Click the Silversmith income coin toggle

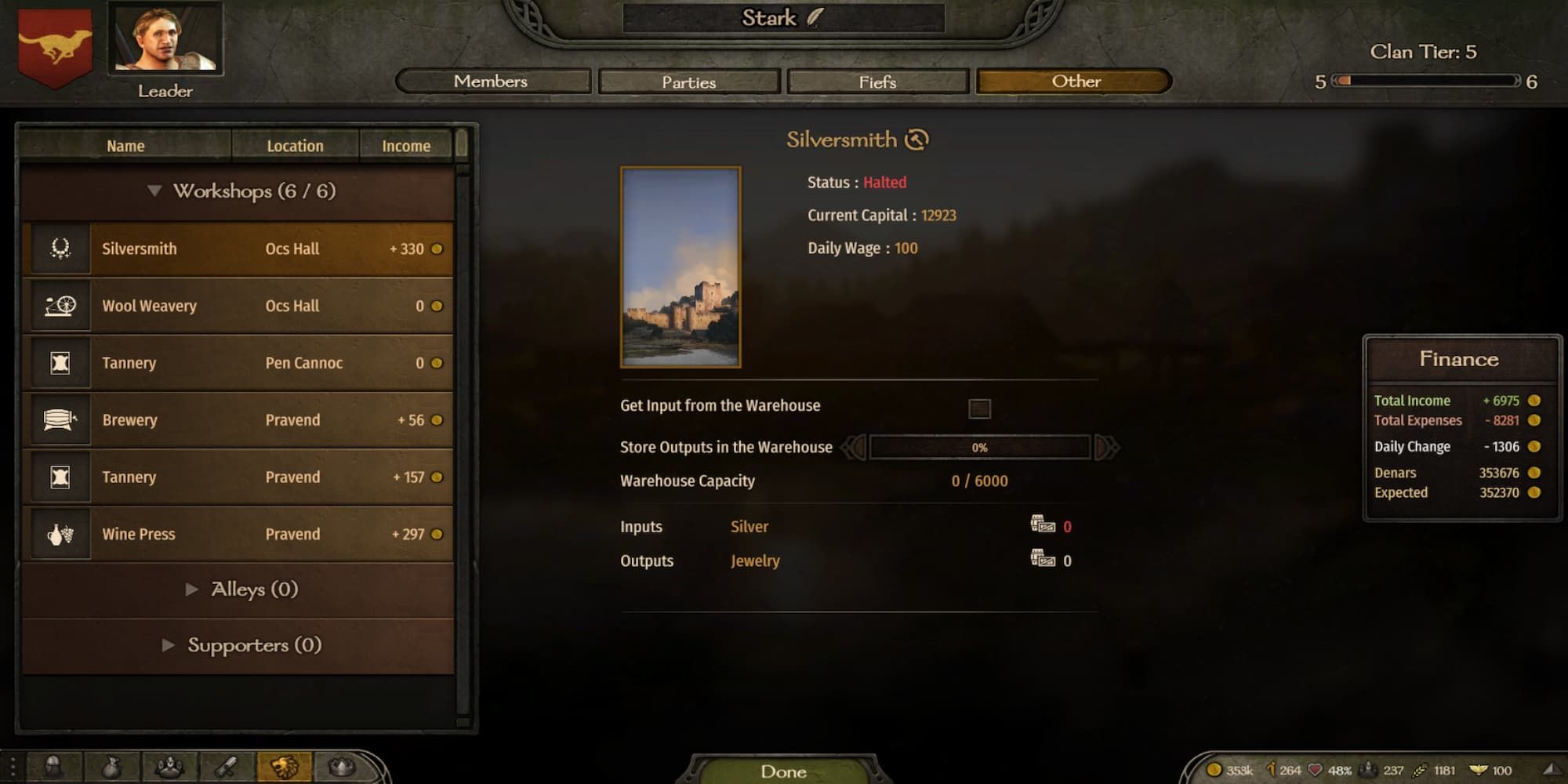click(436, 249)
